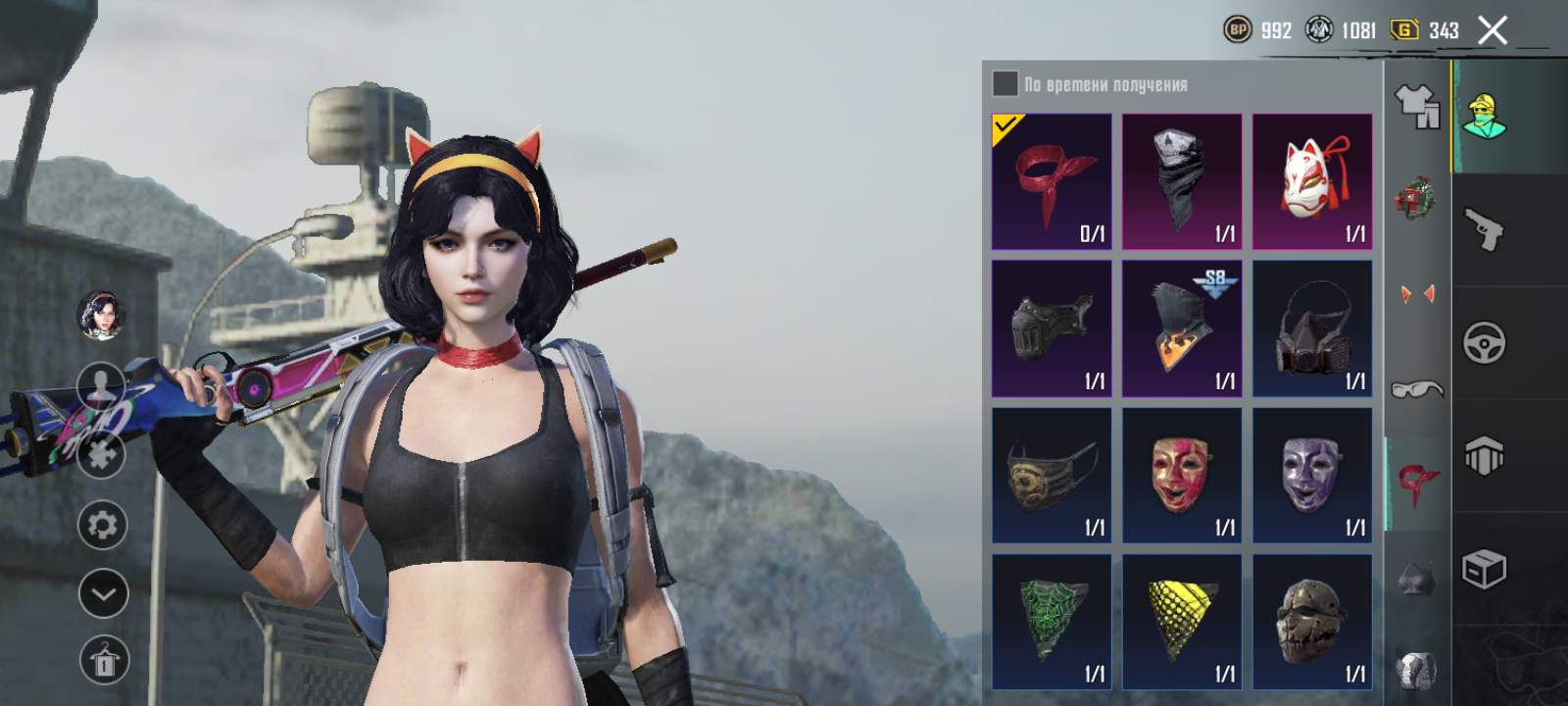Toggle the sort by time obtained checkbox

click(1005, 84)
